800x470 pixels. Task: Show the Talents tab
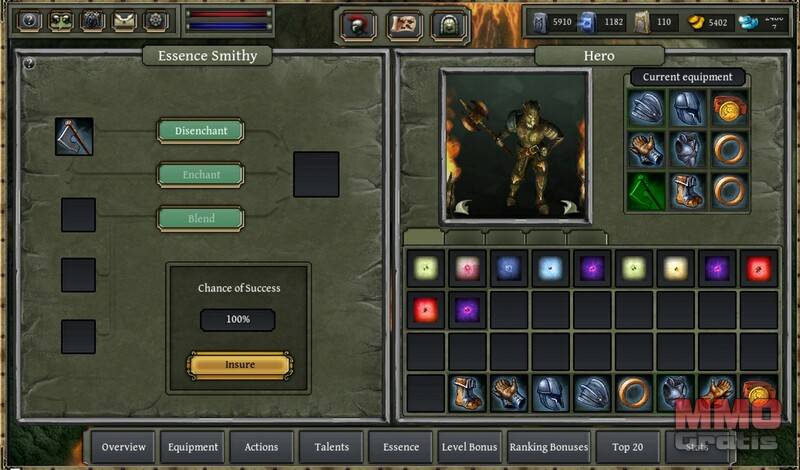pyautogui.click(x=331, y=447)
